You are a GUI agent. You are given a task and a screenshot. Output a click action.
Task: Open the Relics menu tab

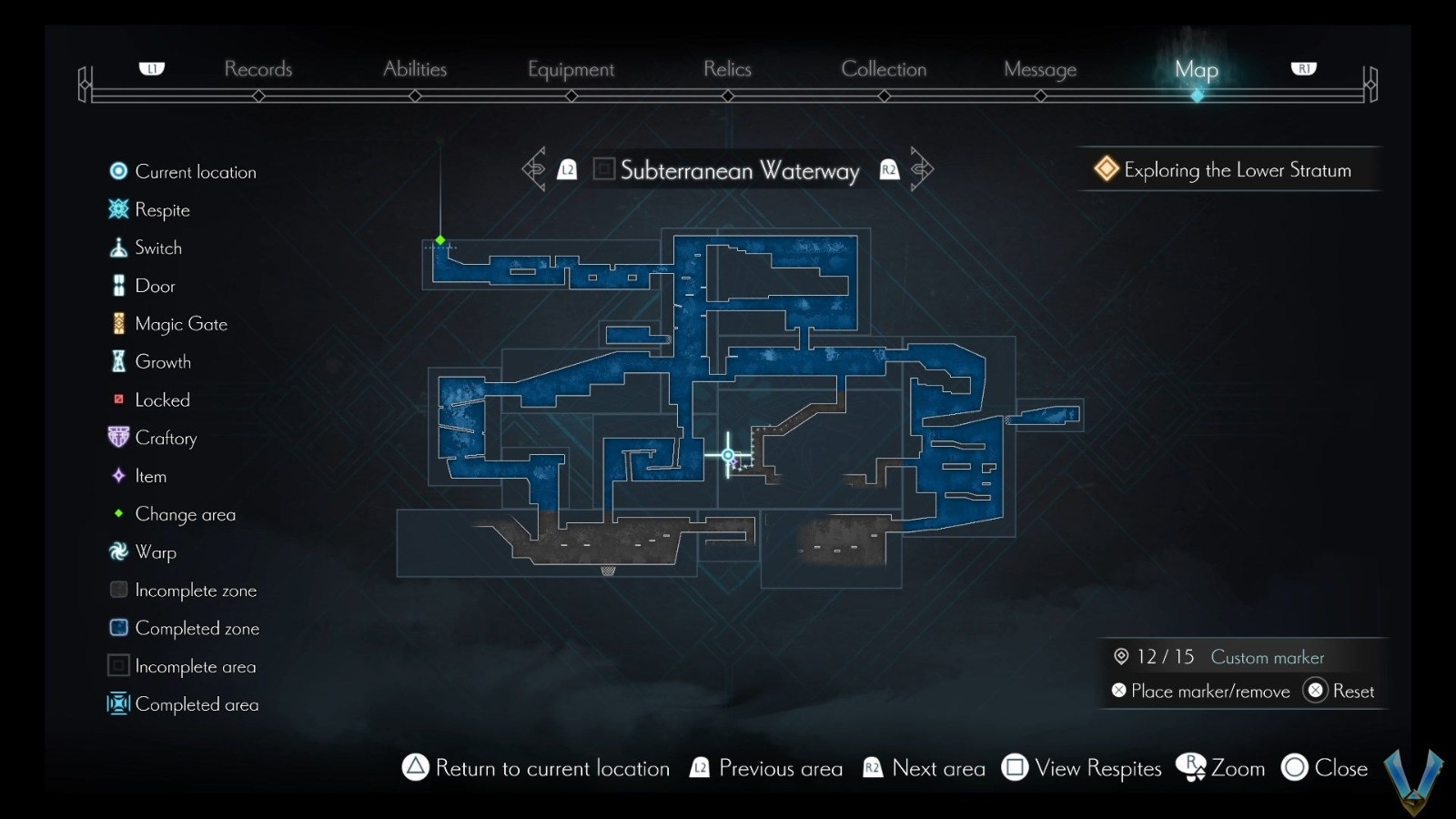pyautogui.click(x=727, y=69)
